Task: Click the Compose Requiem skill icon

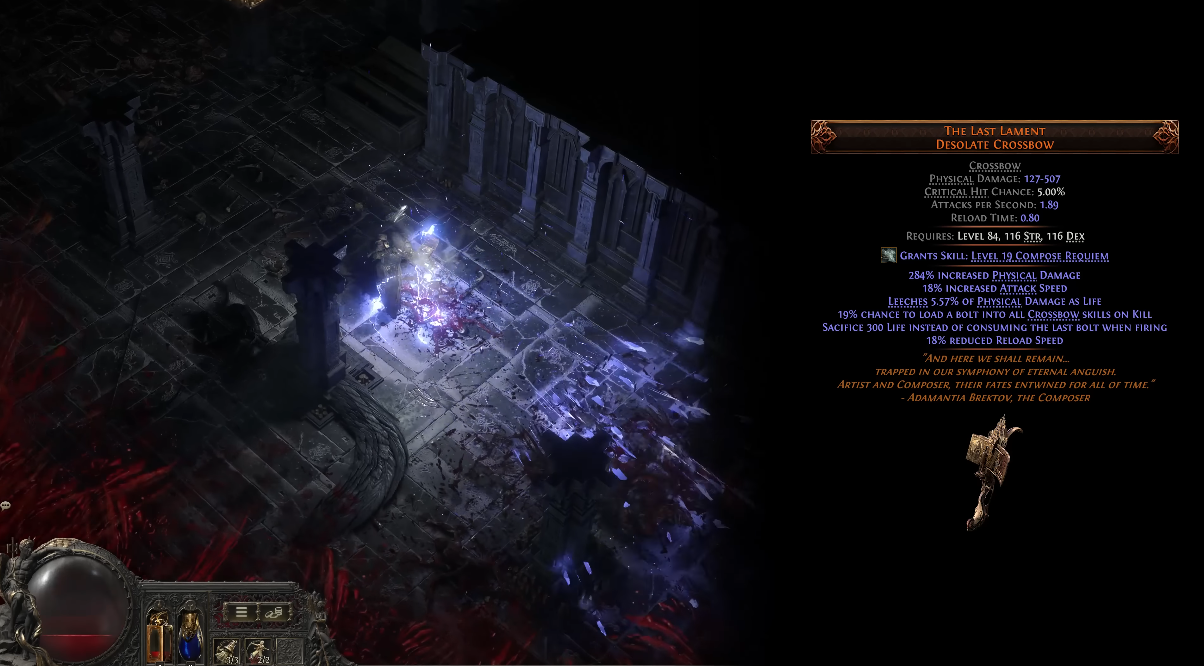Action: [888, 256]
